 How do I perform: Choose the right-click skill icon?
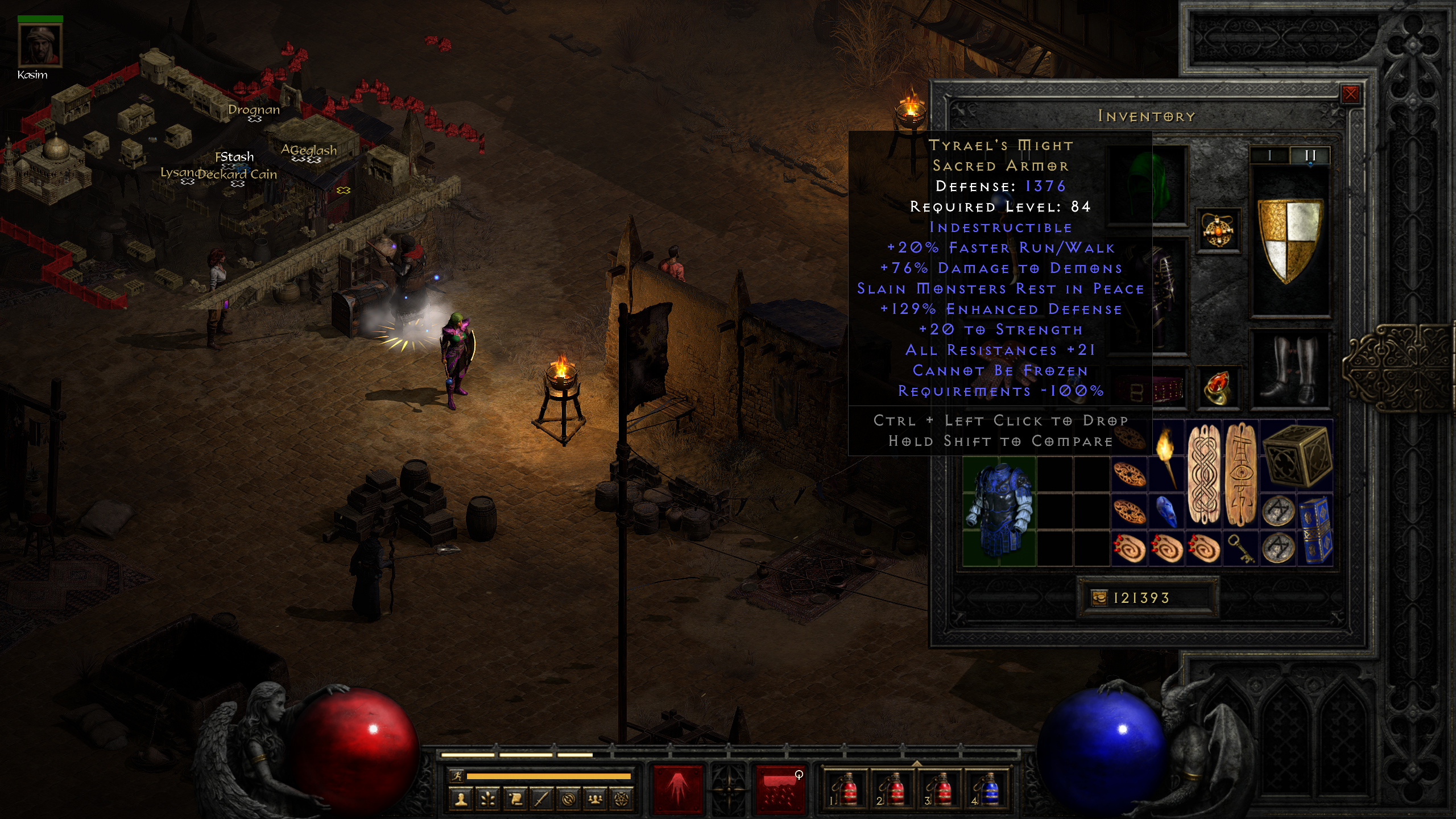pos(779,789)
